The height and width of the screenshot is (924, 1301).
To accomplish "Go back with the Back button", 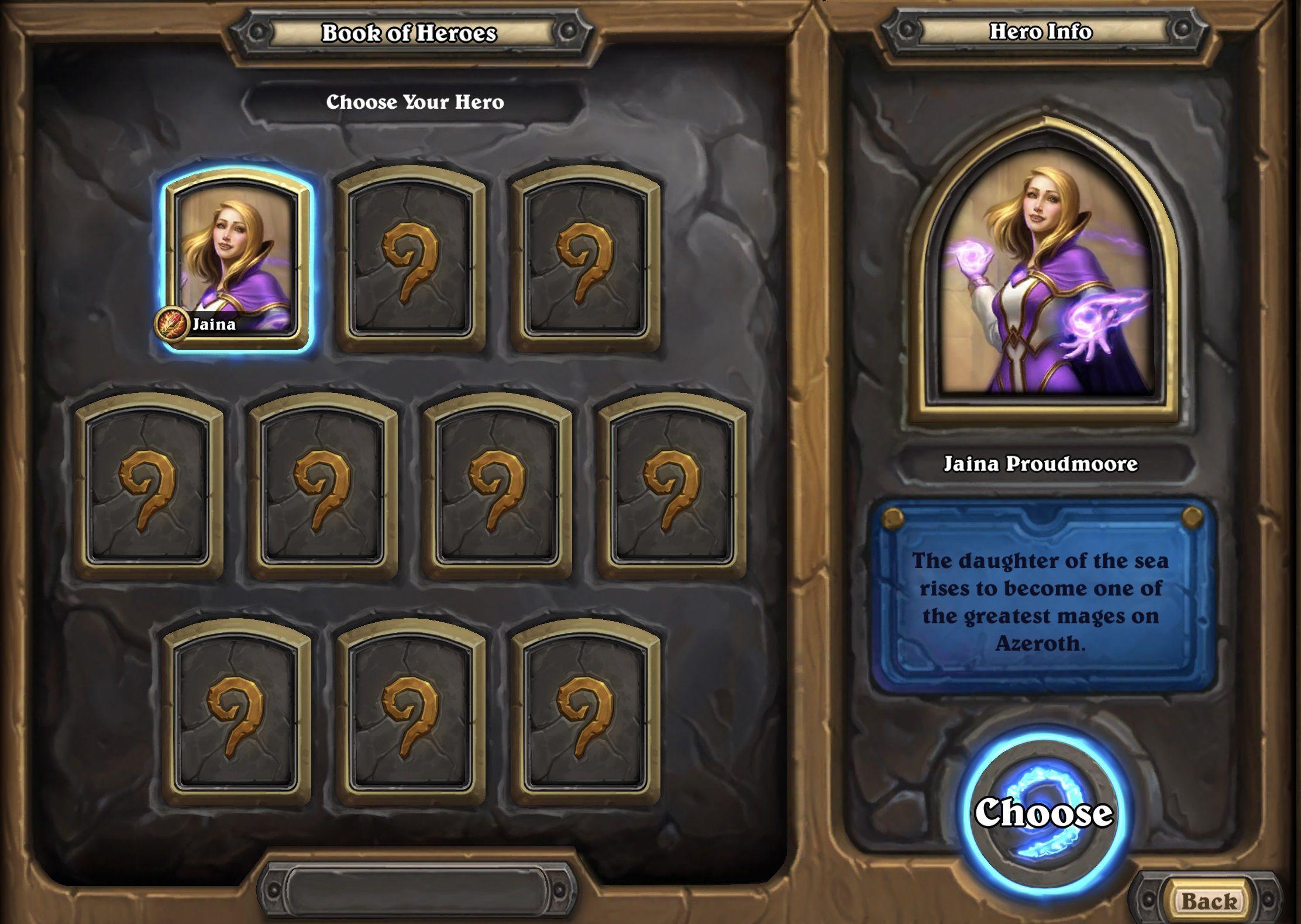I will 1209,901.
